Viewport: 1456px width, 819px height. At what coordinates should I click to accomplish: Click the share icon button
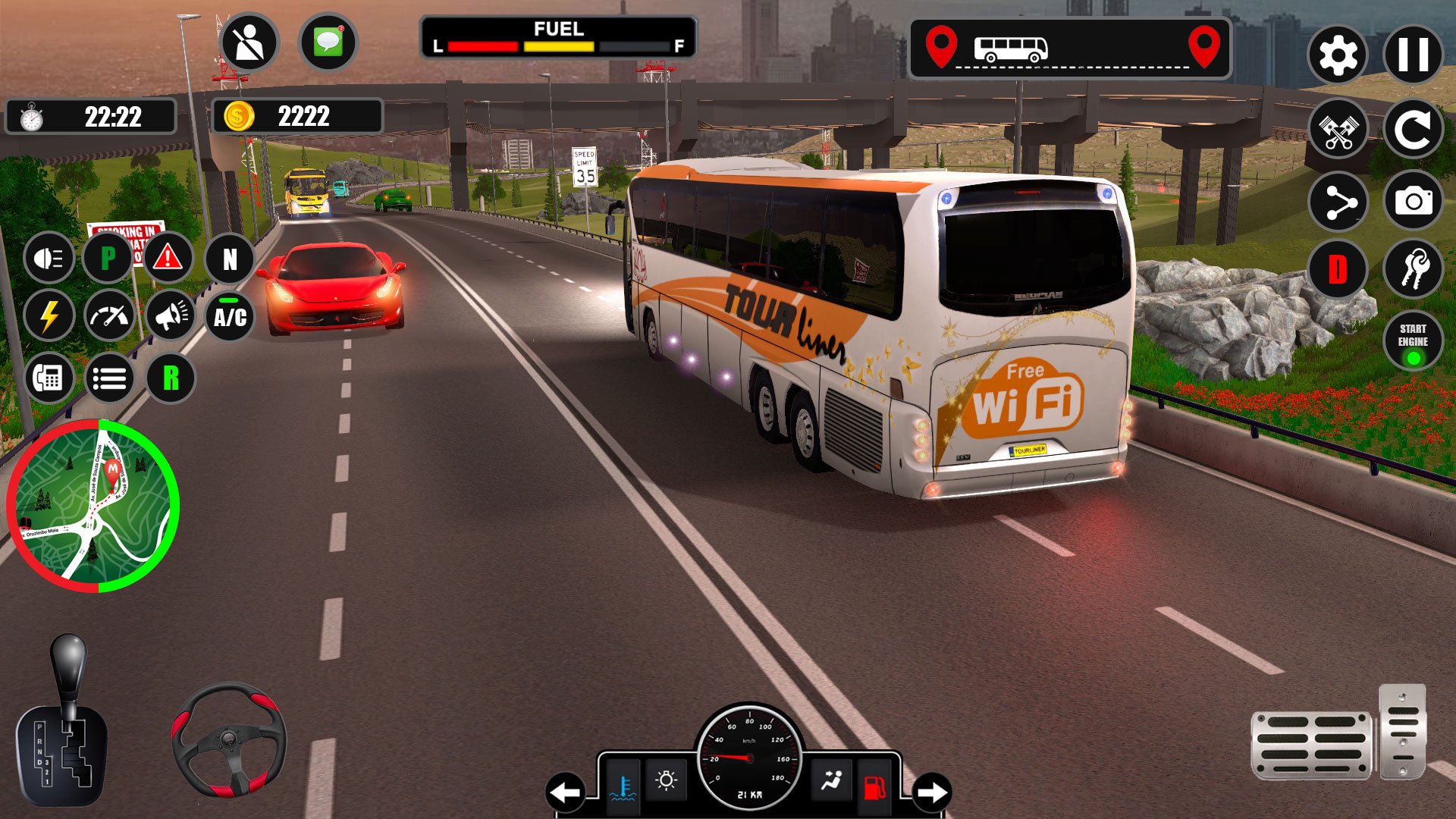1338,202
